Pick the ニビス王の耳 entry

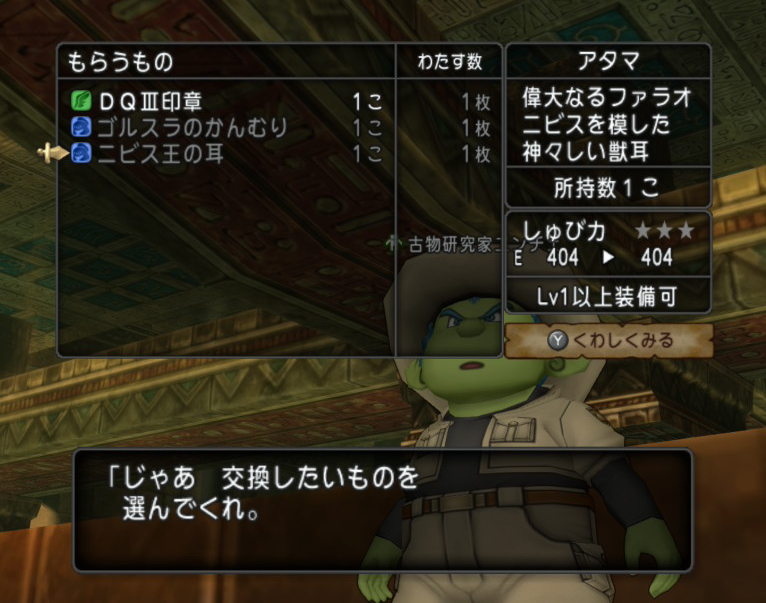pos(160,154)
